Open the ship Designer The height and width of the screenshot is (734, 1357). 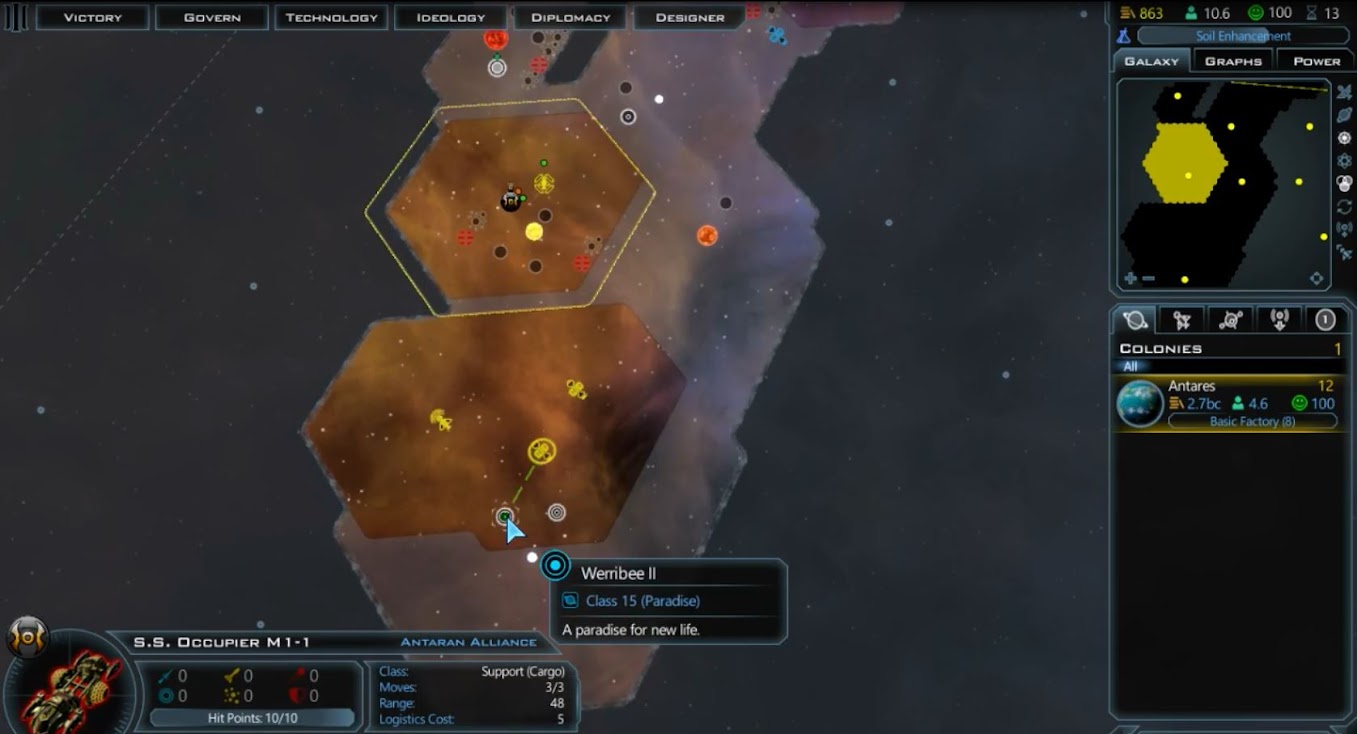690,17
